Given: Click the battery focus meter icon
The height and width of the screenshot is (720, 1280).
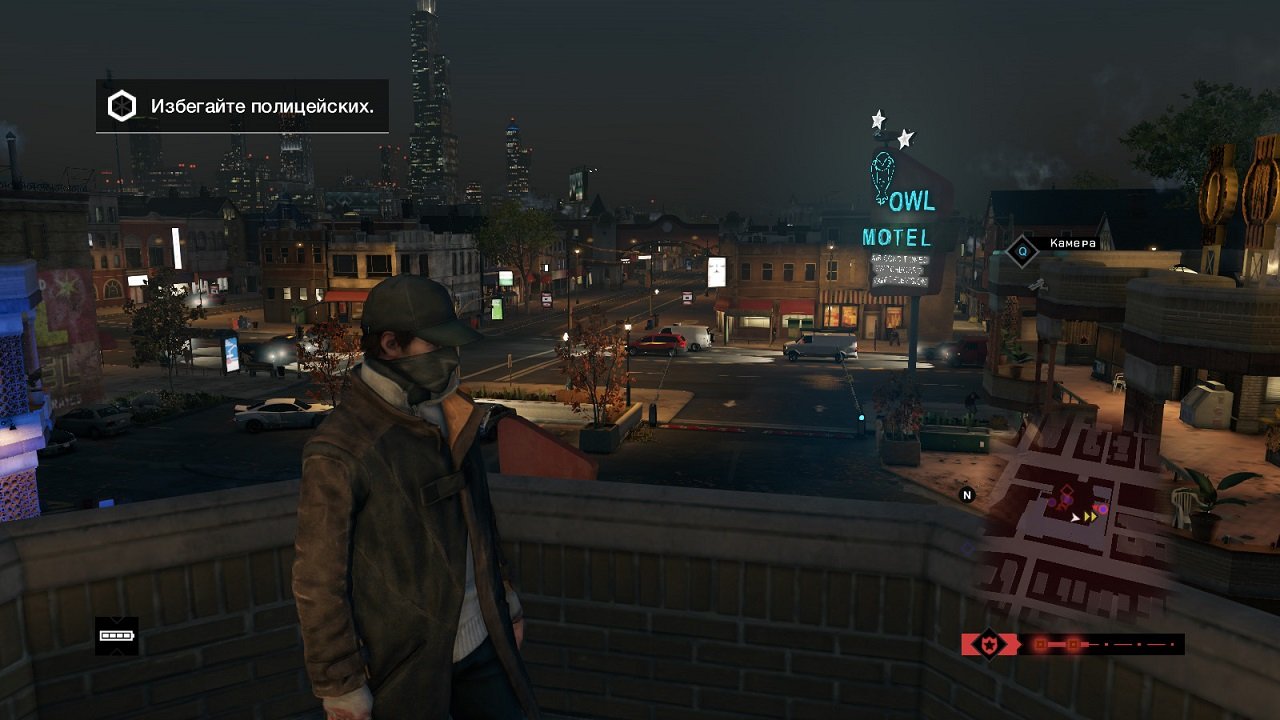Looking at the screenshot, I should pos(116,636).
